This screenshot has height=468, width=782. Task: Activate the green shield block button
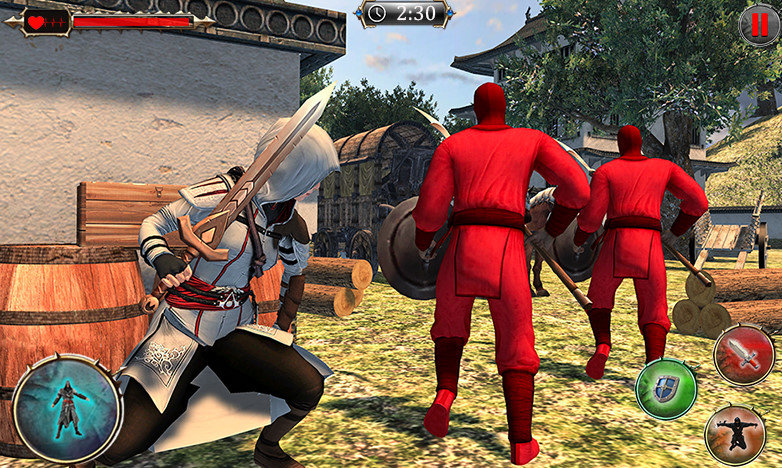(666, 389)
